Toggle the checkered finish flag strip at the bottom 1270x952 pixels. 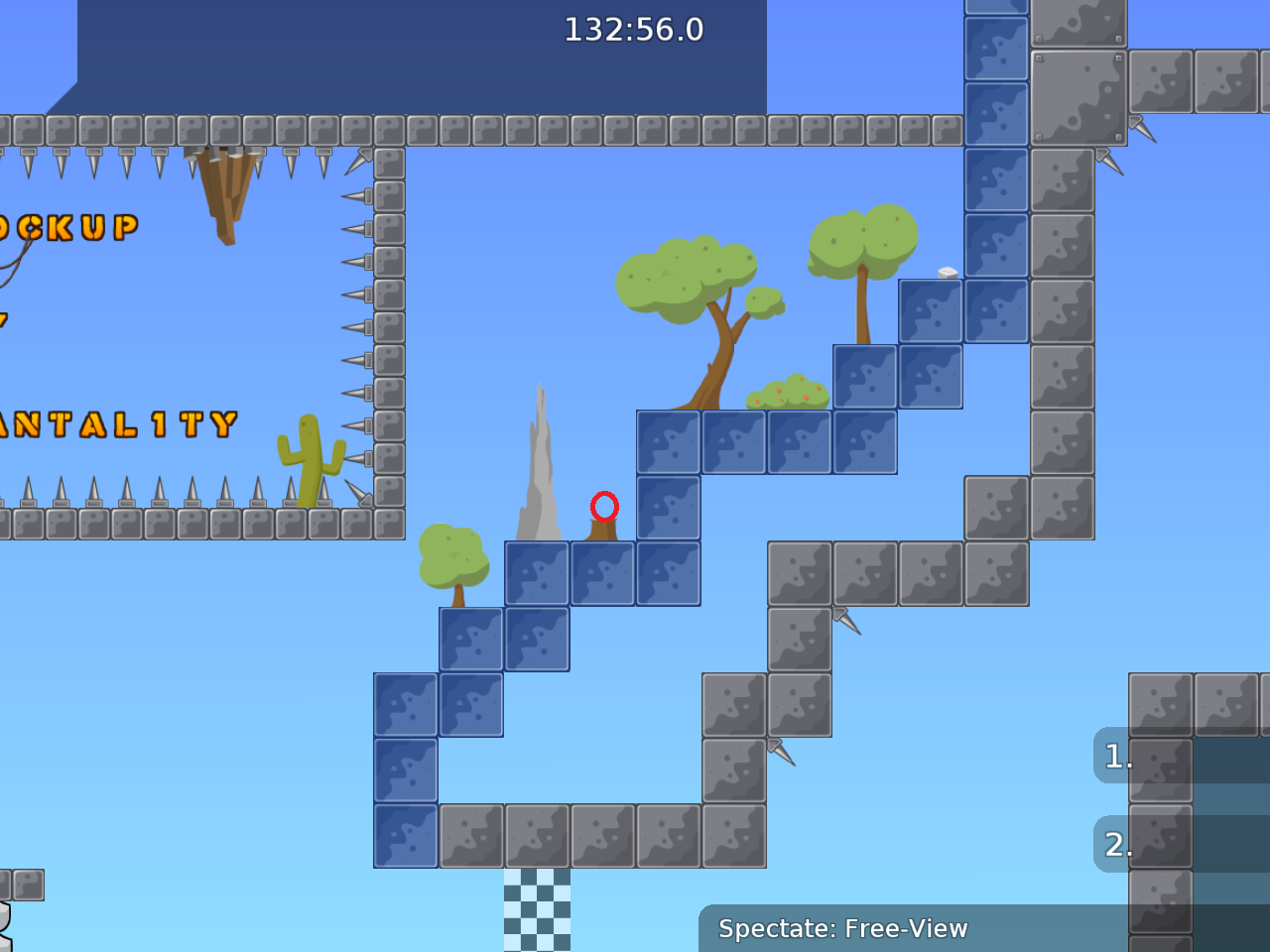[536, 912]
